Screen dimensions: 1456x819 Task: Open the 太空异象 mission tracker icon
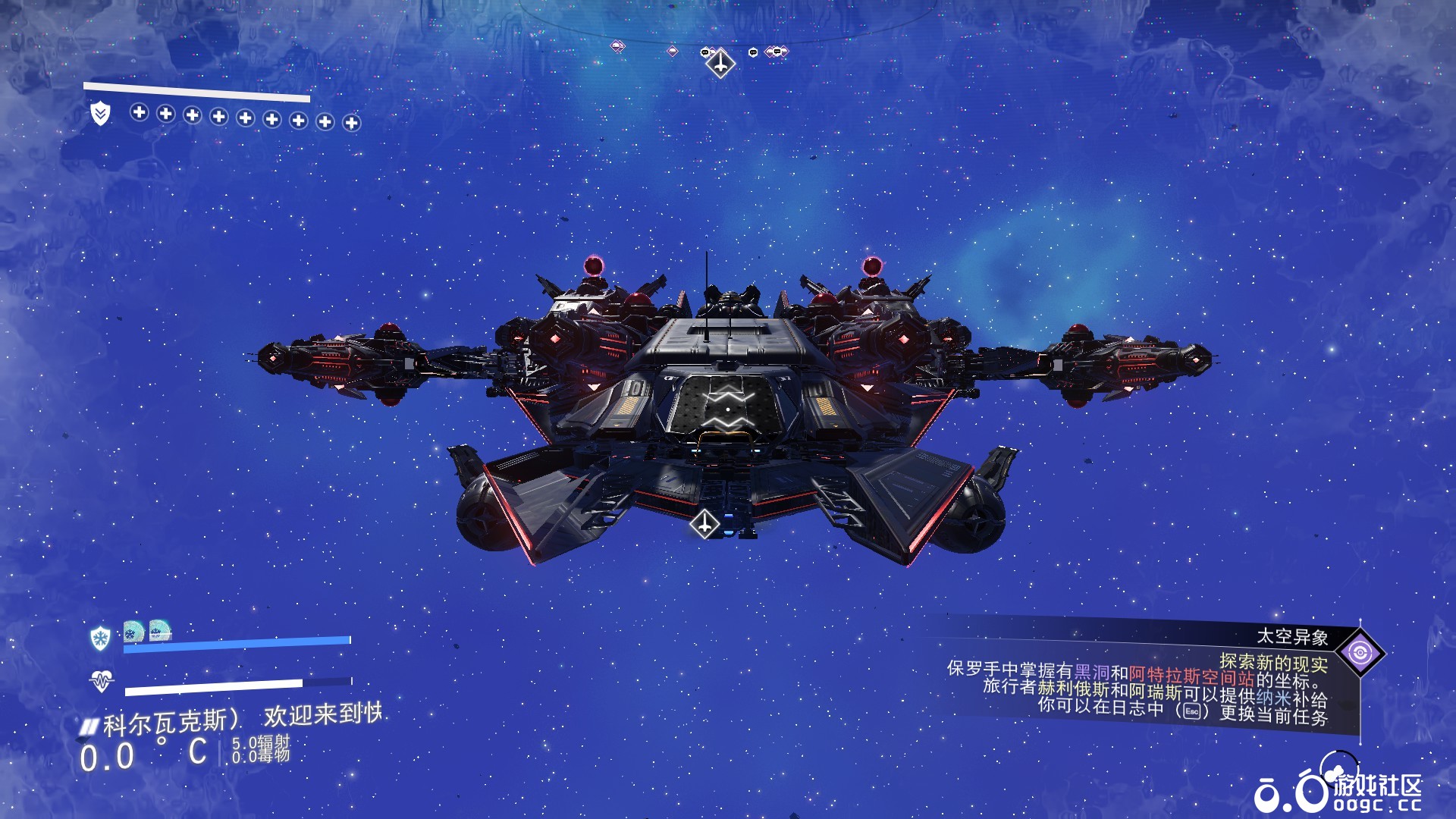(1360, 652)
